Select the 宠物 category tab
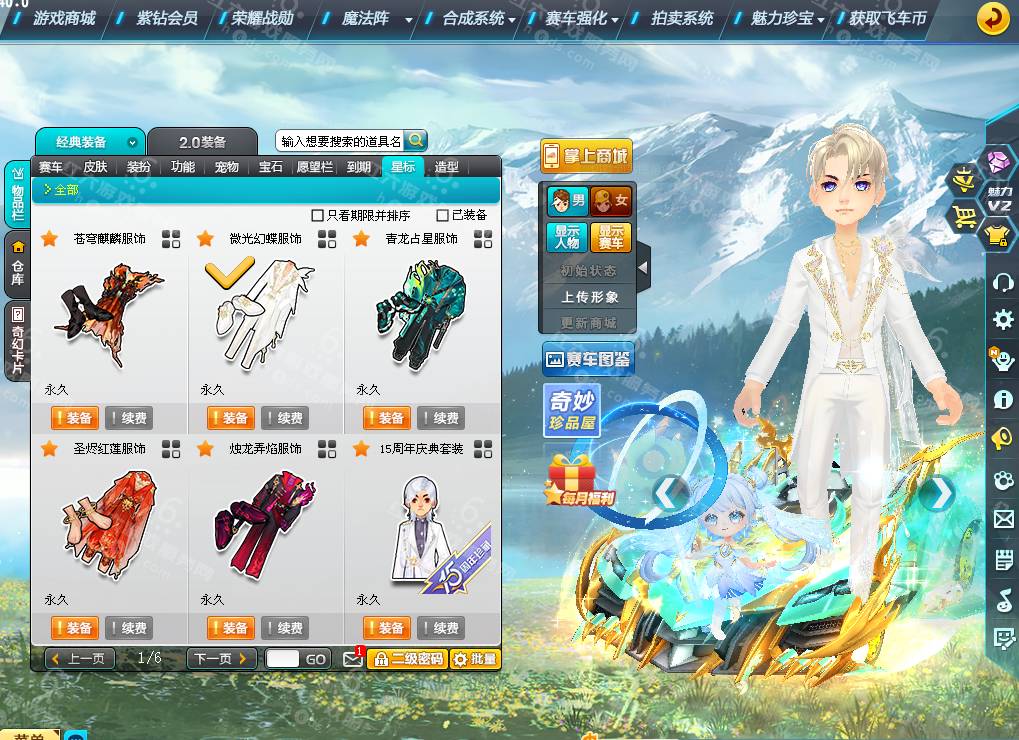This screenshot has width=1019, height=740. 227,167
